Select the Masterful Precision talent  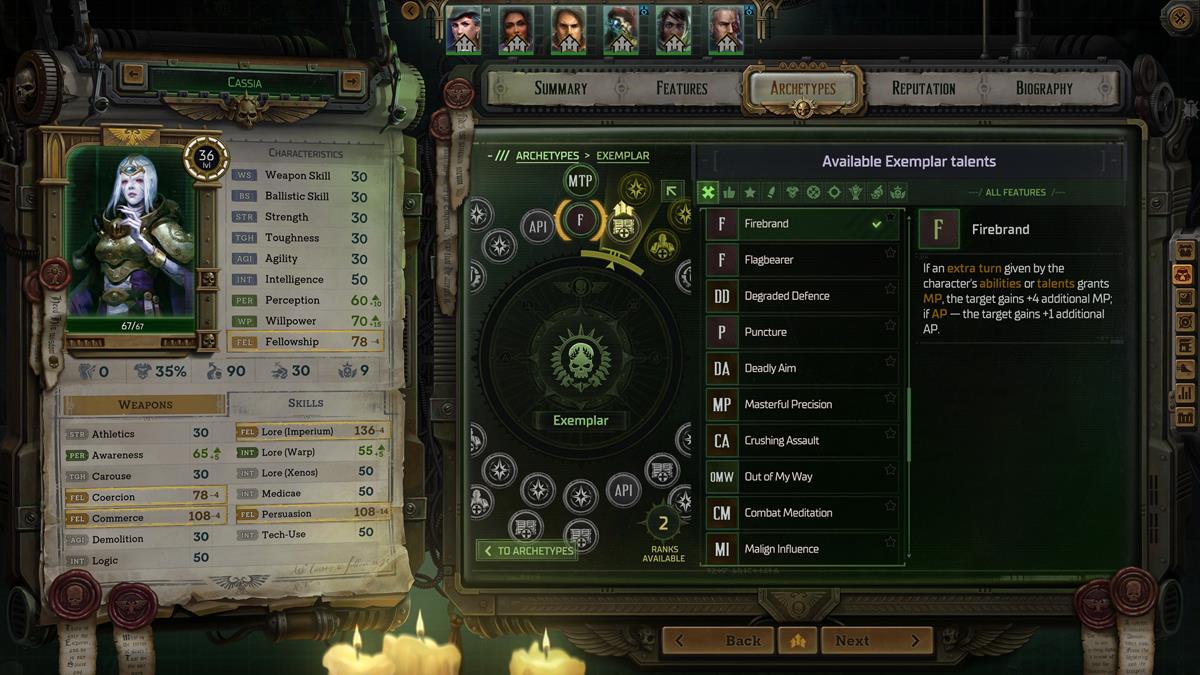[x=800, y=404]
